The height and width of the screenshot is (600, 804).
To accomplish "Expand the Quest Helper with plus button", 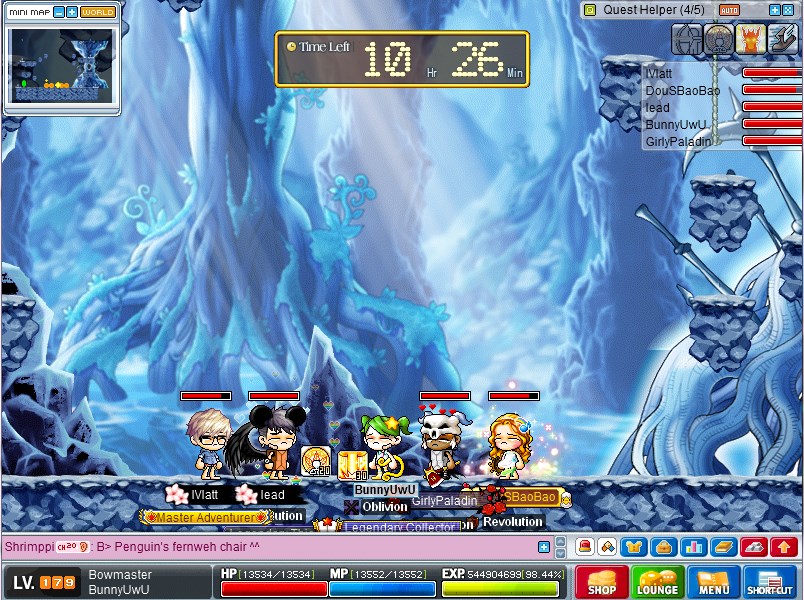I will click(x=774, y=9).
